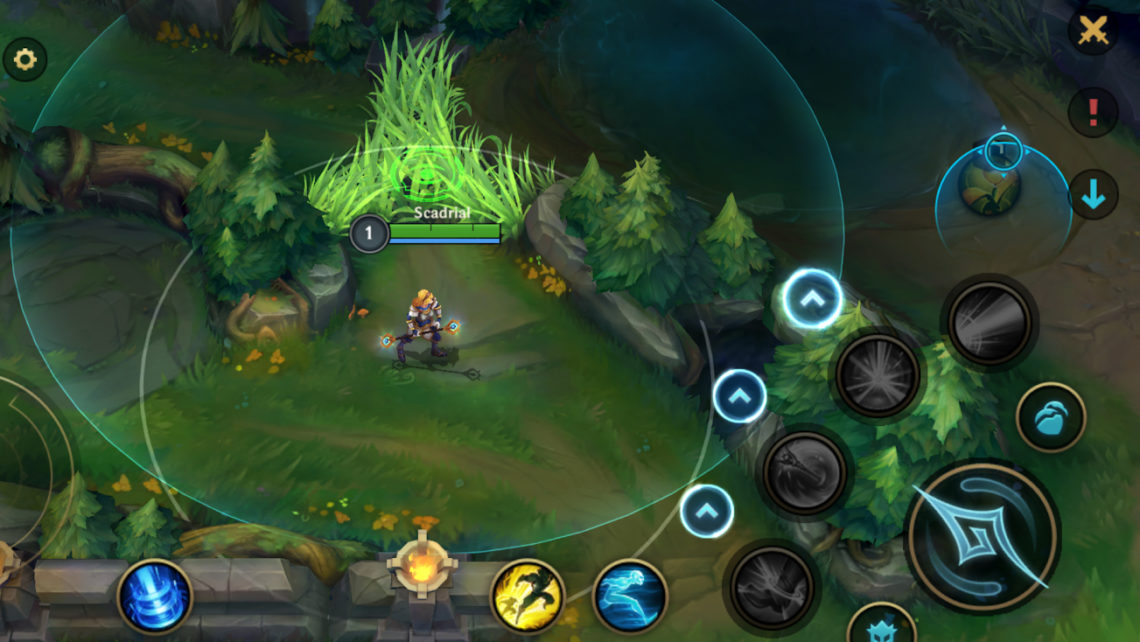Viewport: 1140px width, 642px height.
Task: Cast the yellow Flash summoner spell
Action: 527,596
